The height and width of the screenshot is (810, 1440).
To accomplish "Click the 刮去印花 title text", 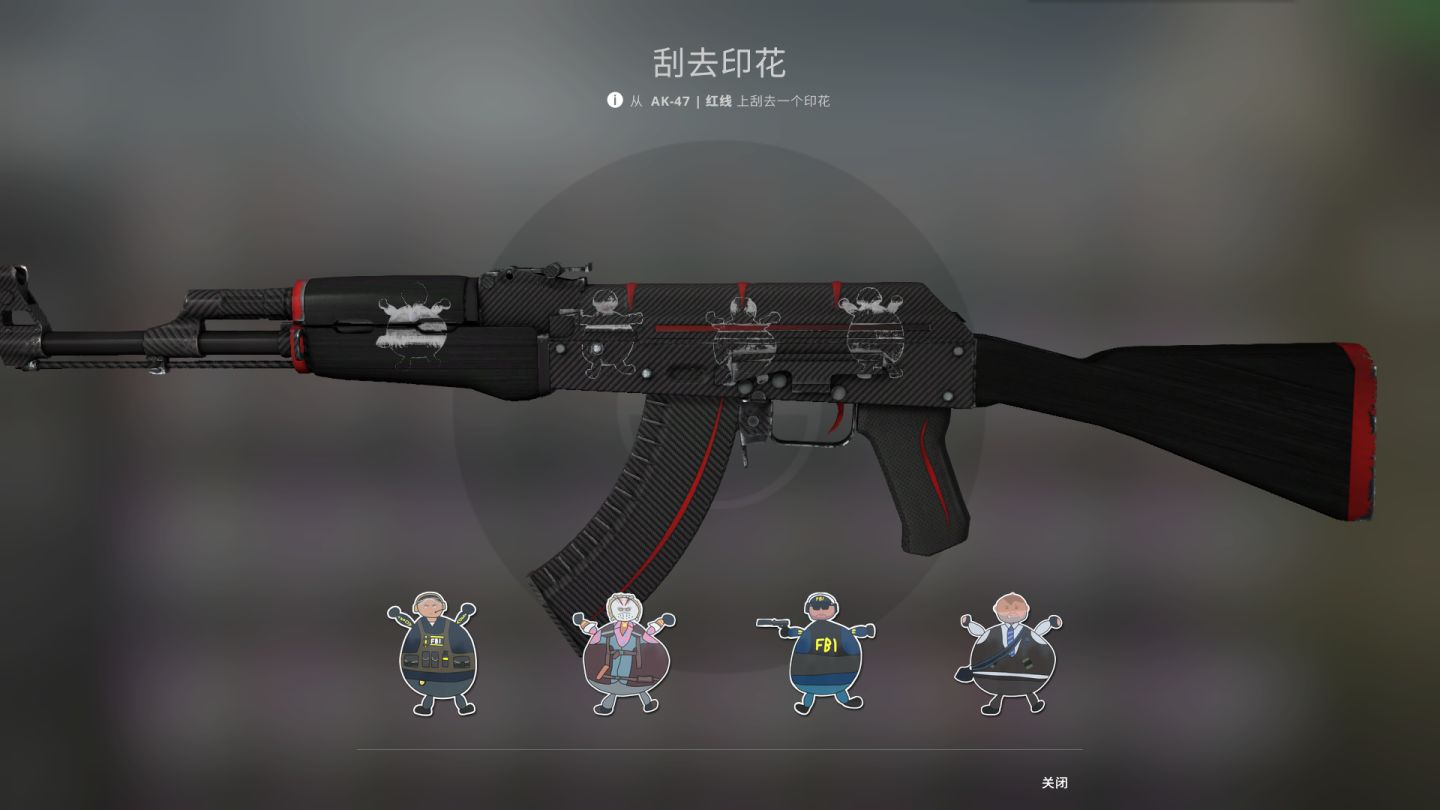I will pos(719,62).
